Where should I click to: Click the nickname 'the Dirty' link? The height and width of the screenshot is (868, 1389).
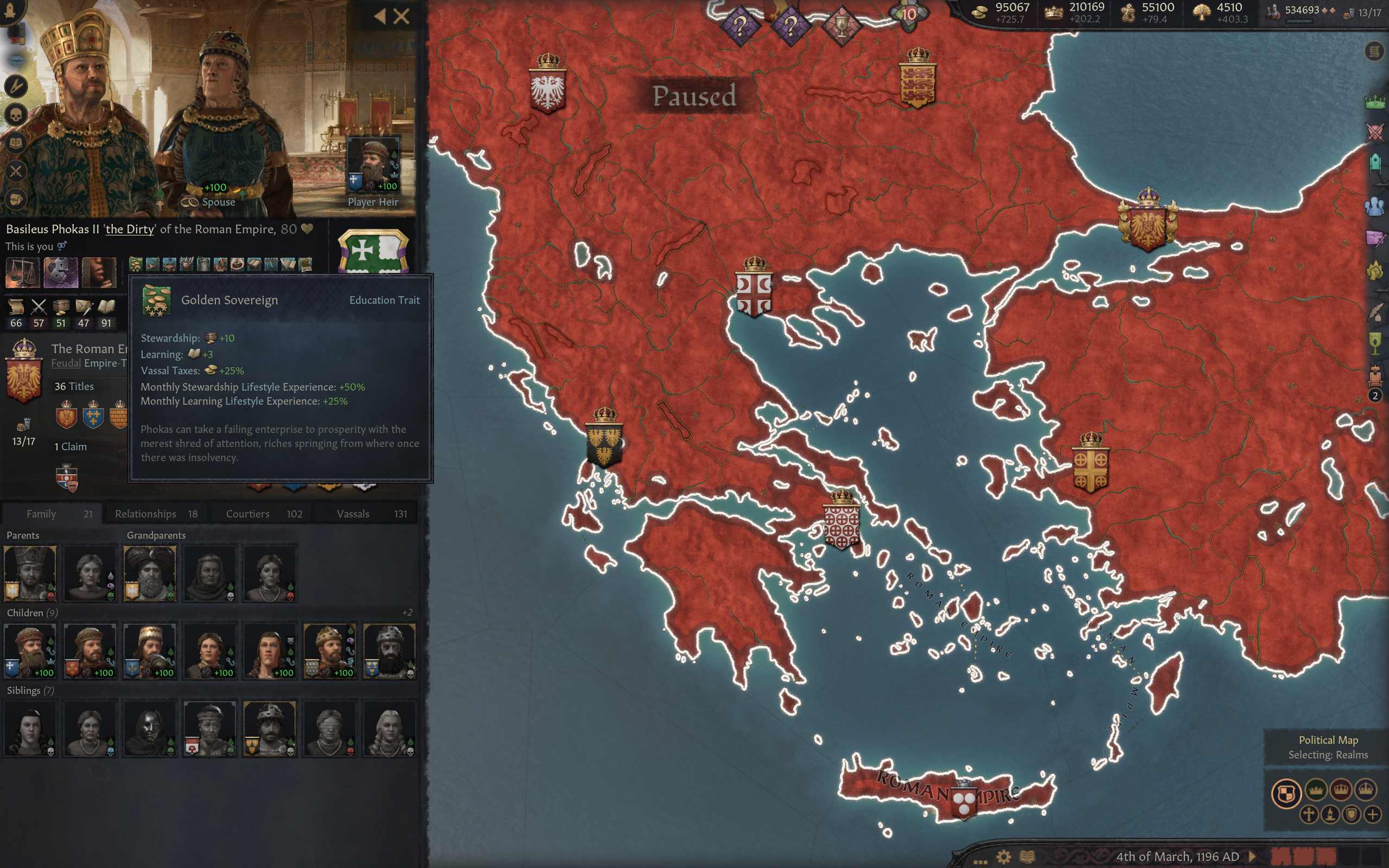click(129, 229)
